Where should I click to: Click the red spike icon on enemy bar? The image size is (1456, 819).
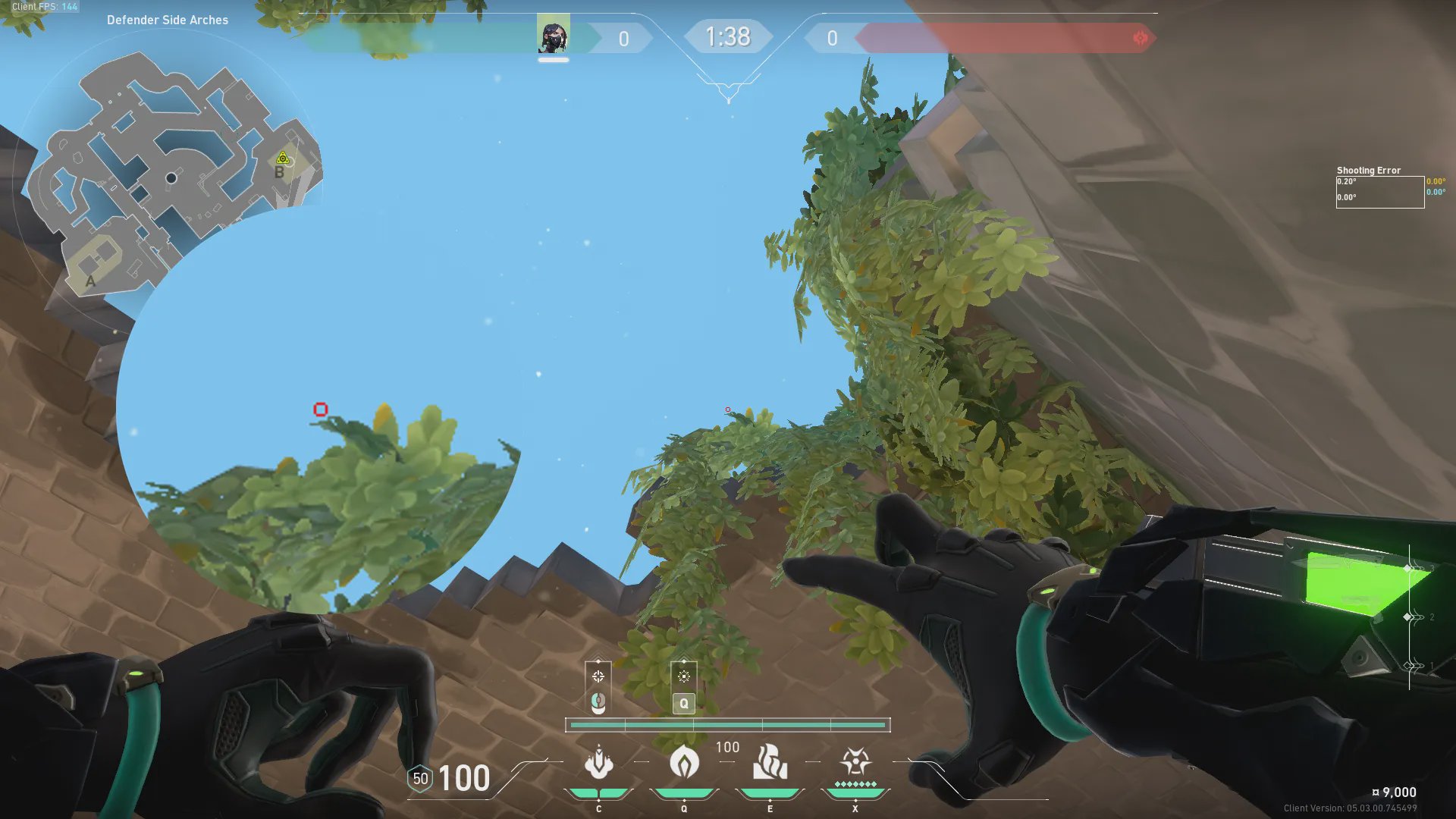(x=1140, y=38)
